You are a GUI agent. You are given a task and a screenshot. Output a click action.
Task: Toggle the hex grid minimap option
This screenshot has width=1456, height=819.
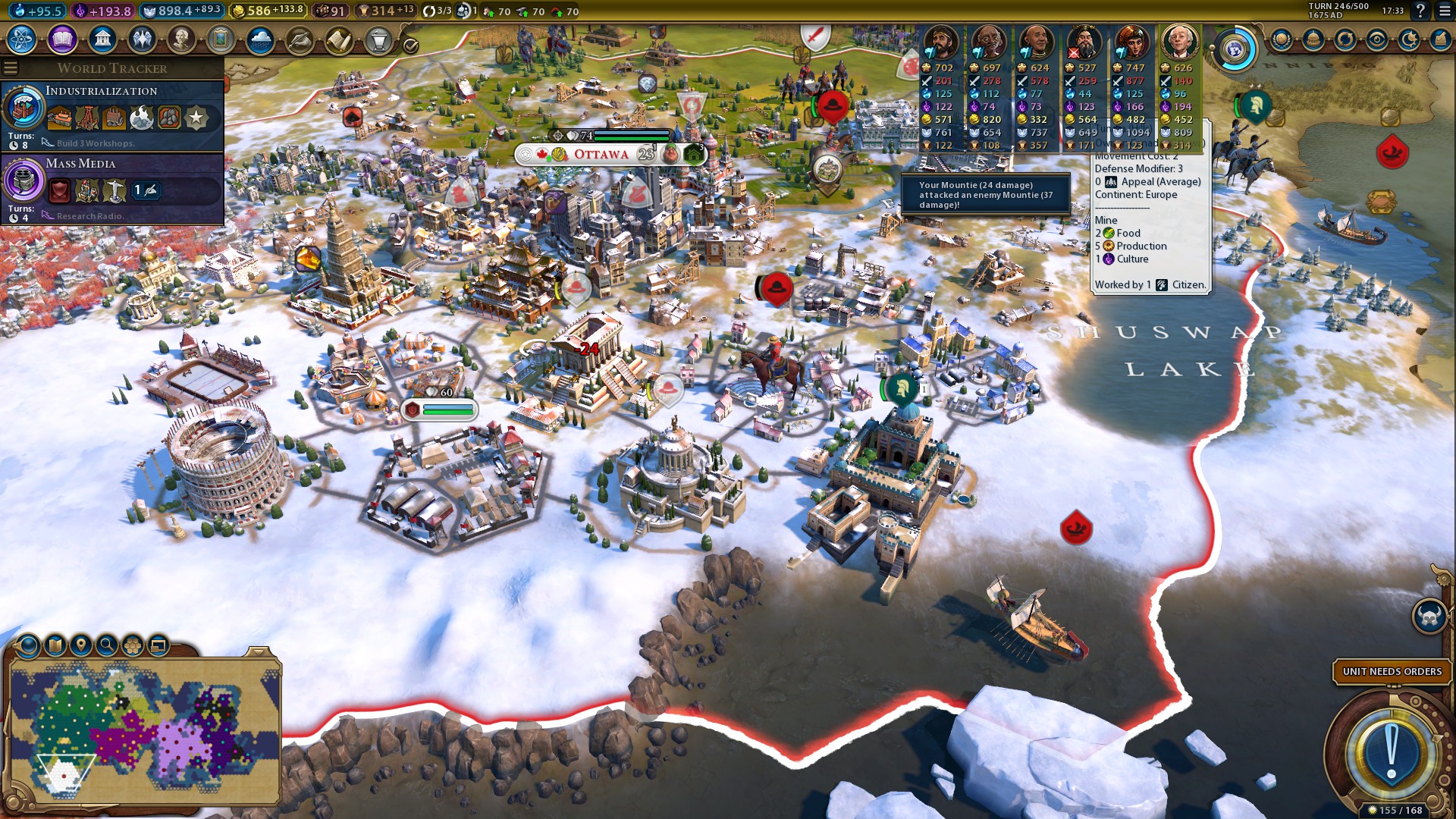point(133,645)
